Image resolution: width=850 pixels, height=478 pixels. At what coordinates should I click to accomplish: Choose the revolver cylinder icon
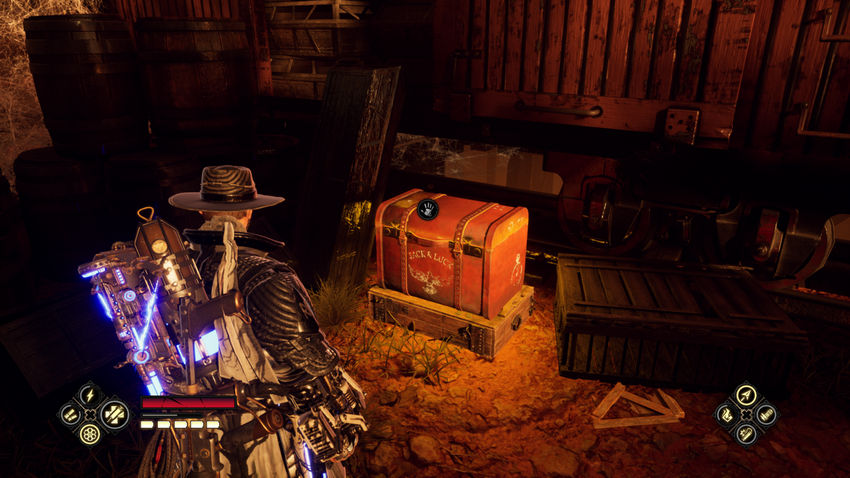(90, 433)
